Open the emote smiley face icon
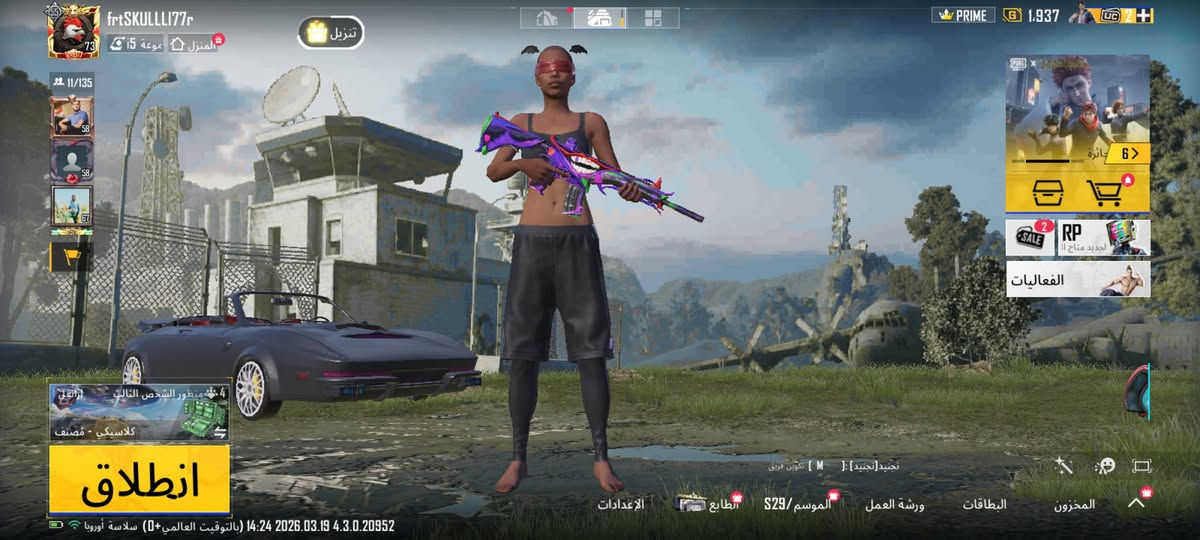1200x540 pixels. (x=1104, y=466)
